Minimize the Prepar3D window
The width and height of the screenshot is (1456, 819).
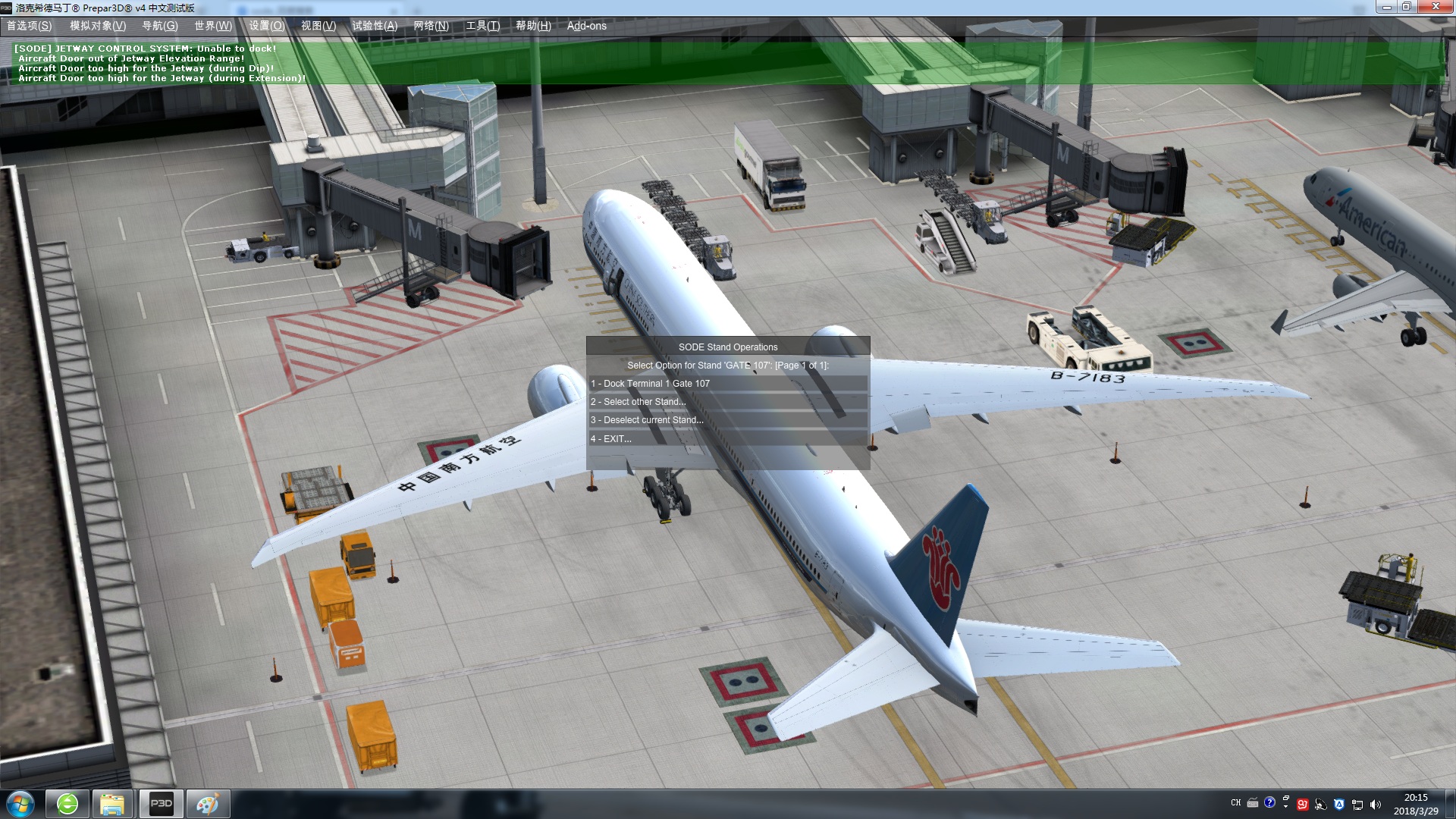1387,7
